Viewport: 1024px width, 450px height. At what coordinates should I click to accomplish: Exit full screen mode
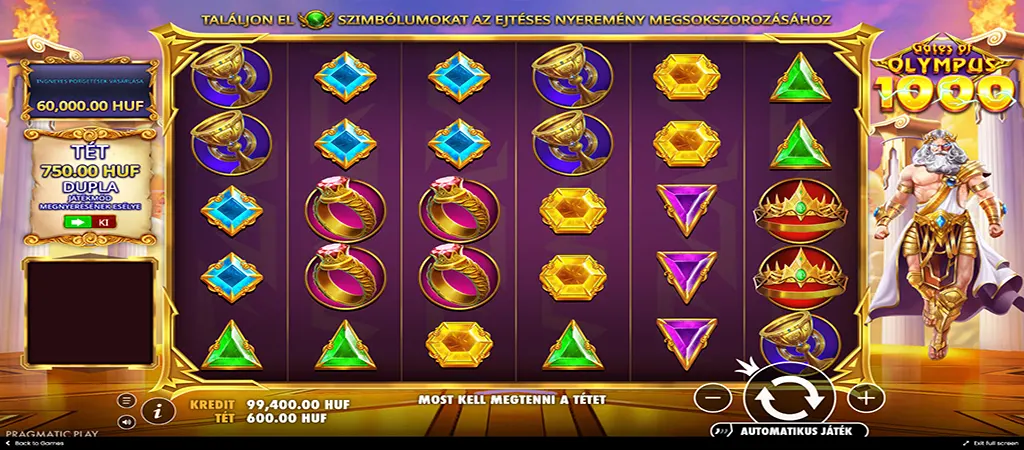coord(988,443)
